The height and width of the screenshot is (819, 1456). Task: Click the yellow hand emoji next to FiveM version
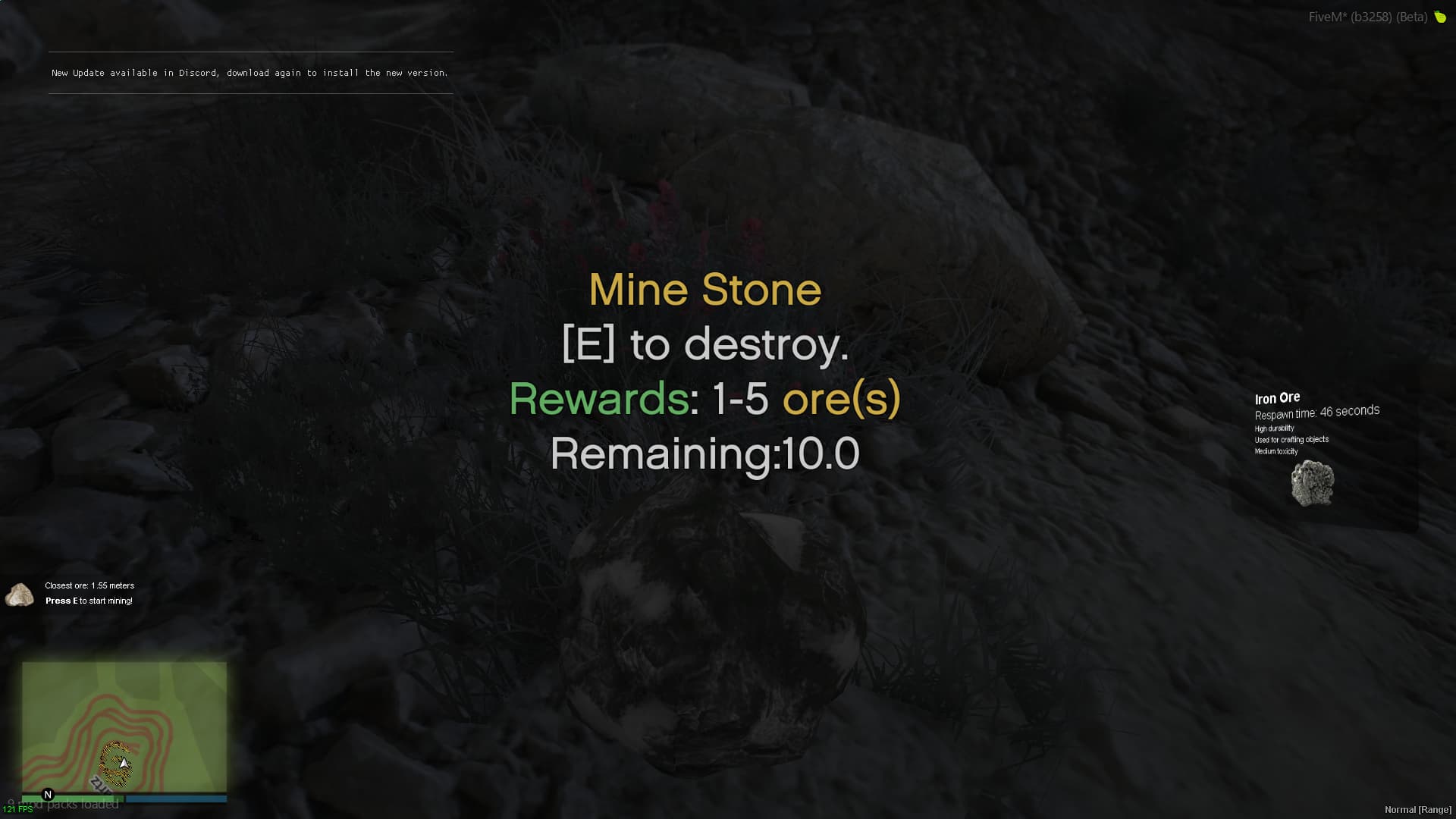[x=1440, y=16]
